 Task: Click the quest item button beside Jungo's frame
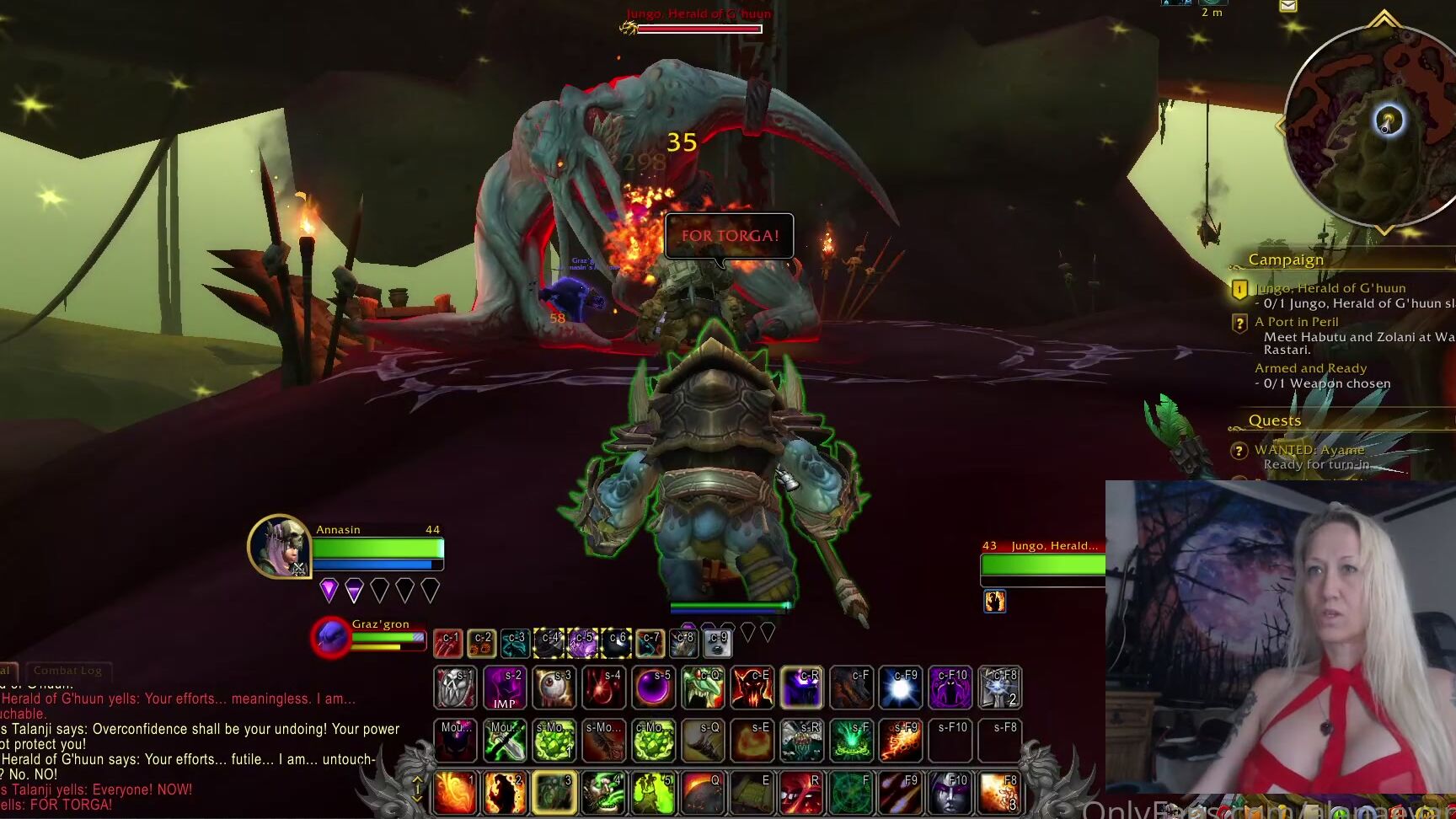click(x=993, y=600)
